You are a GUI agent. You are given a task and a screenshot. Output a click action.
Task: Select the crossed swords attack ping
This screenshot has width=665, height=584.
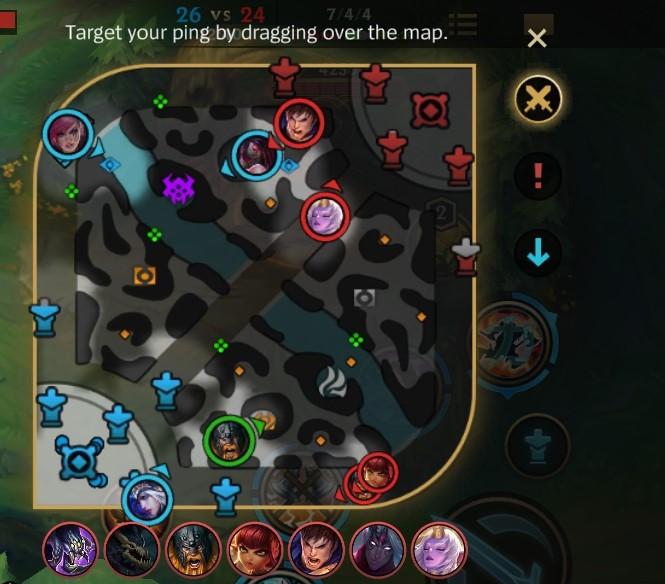(x=538, y=99)
